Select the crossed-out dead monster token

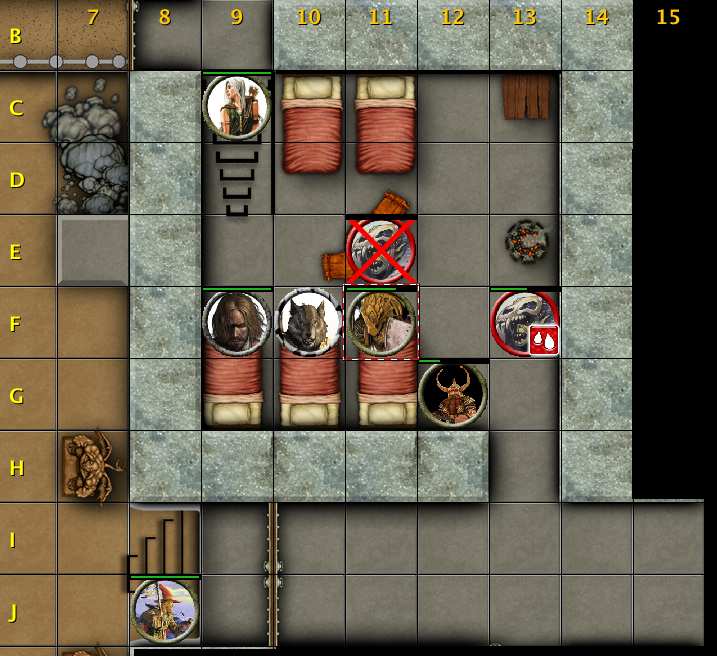pos(381,250)
